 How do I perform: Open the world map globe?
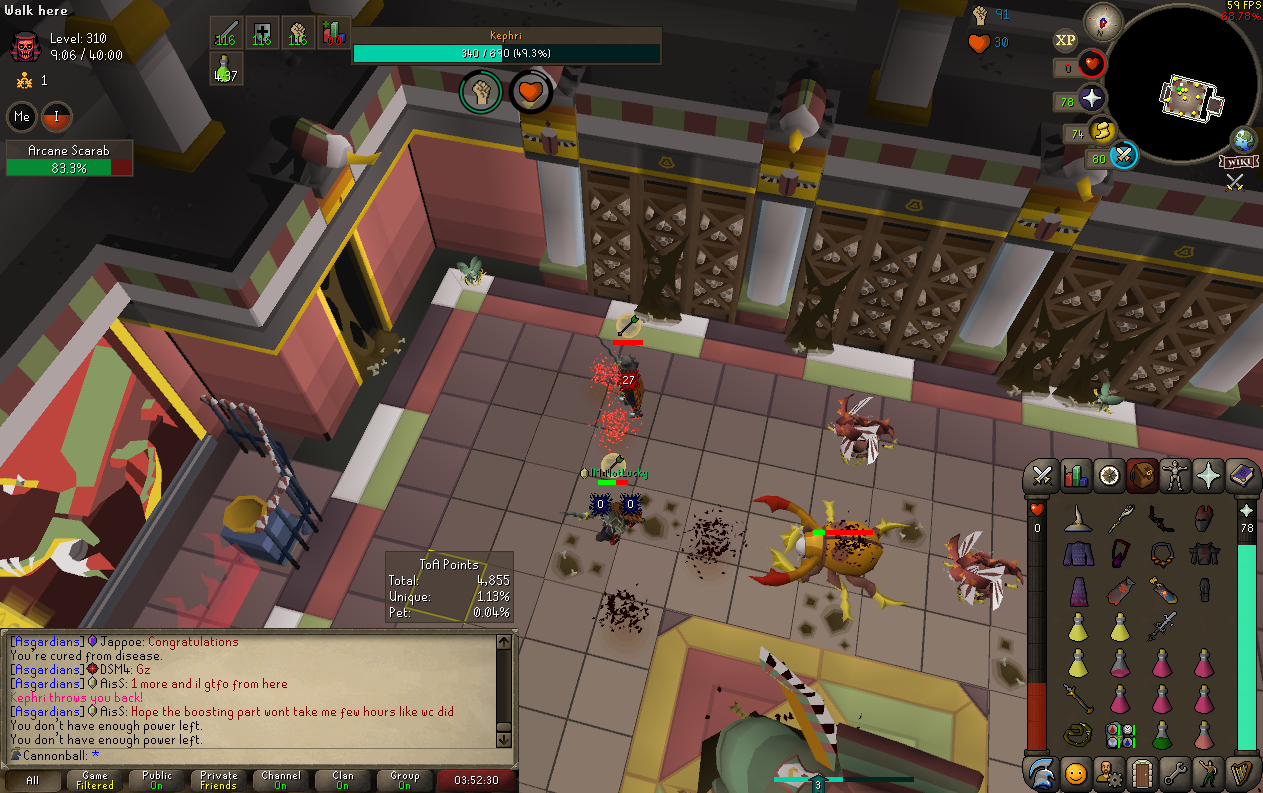[1244, 138]
